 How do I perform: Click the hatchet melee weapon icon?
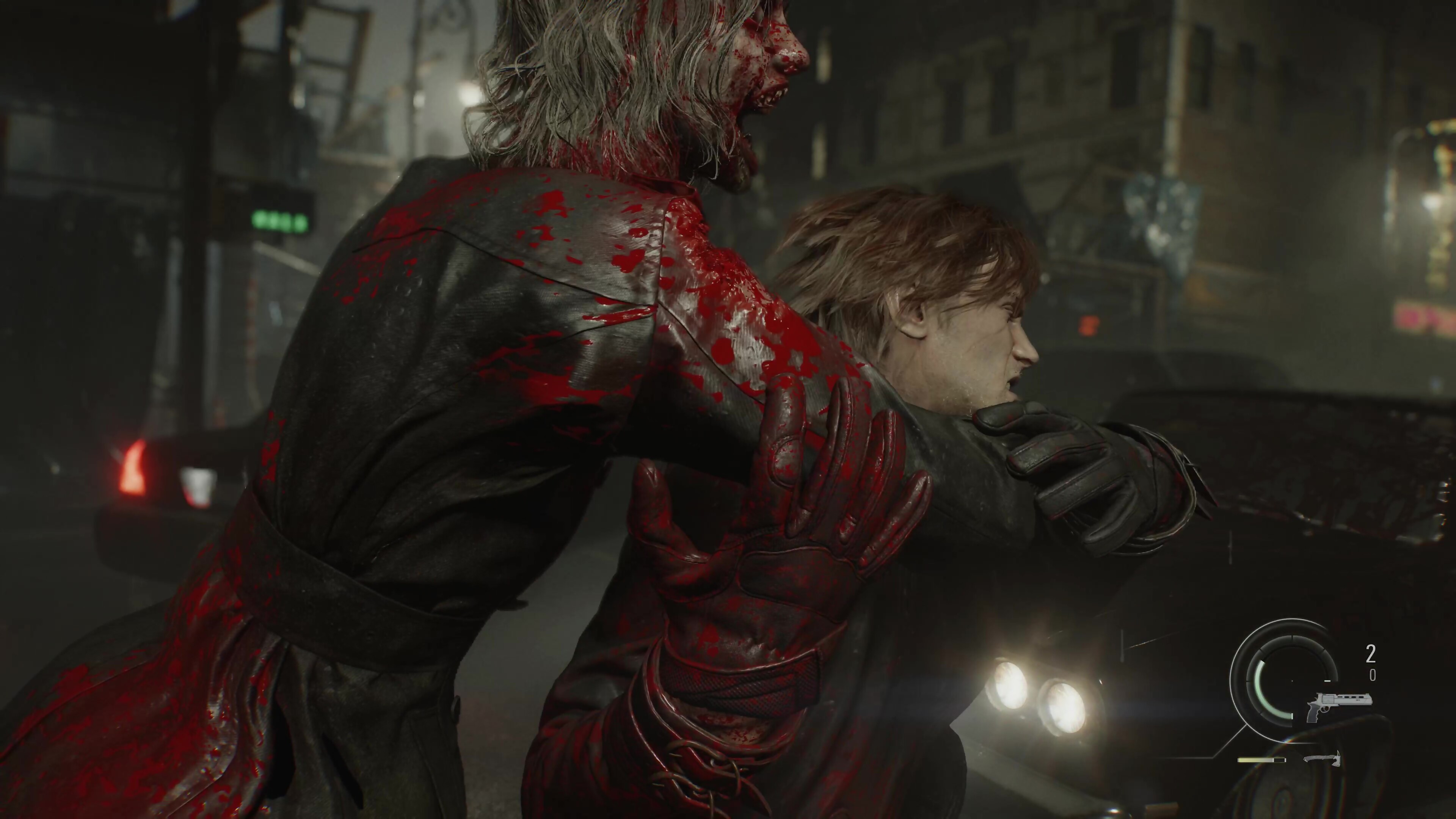(x=1321, y=760)
